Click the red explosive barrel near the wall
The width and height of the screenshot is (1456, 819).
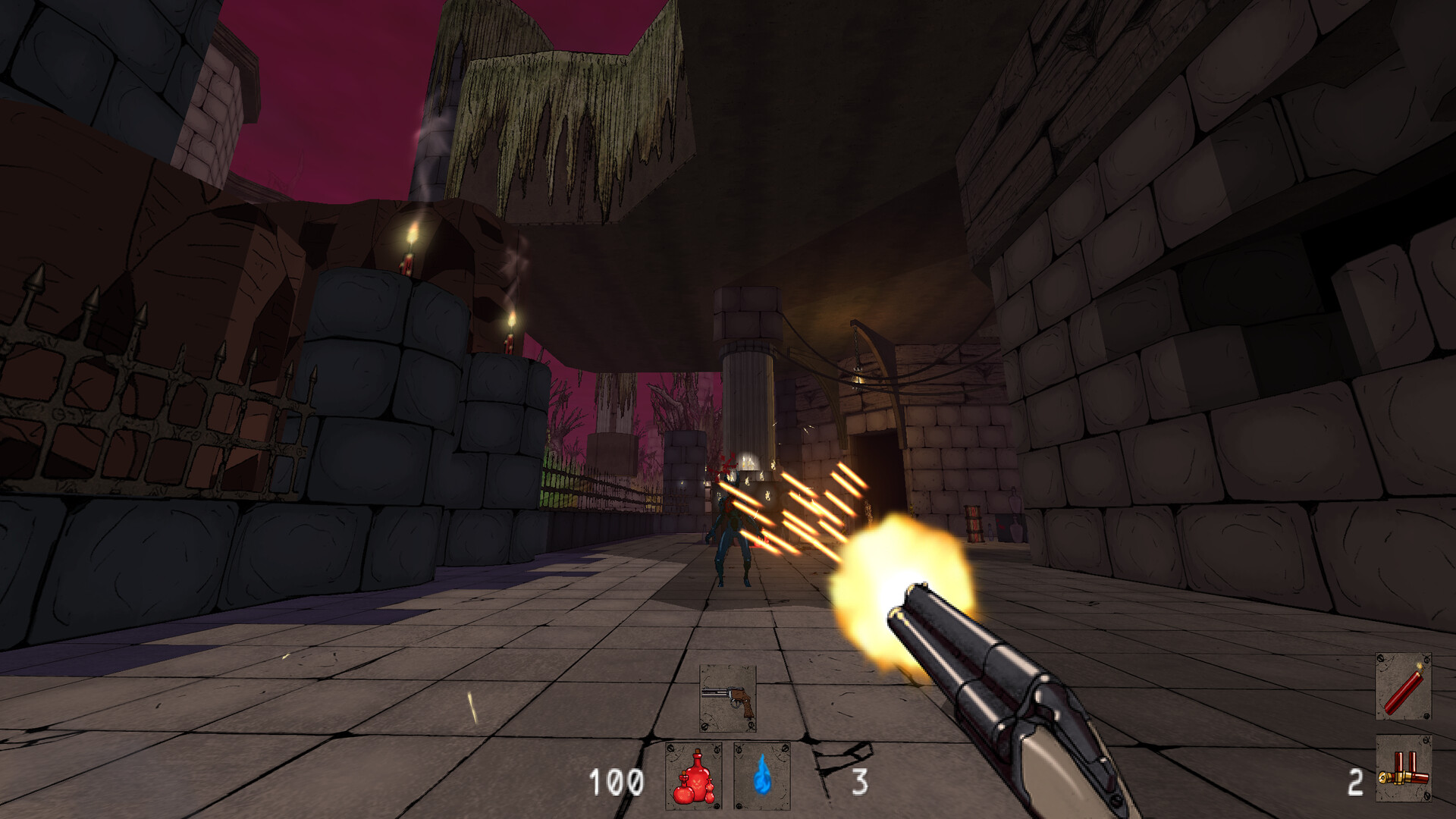click(974, 523)
